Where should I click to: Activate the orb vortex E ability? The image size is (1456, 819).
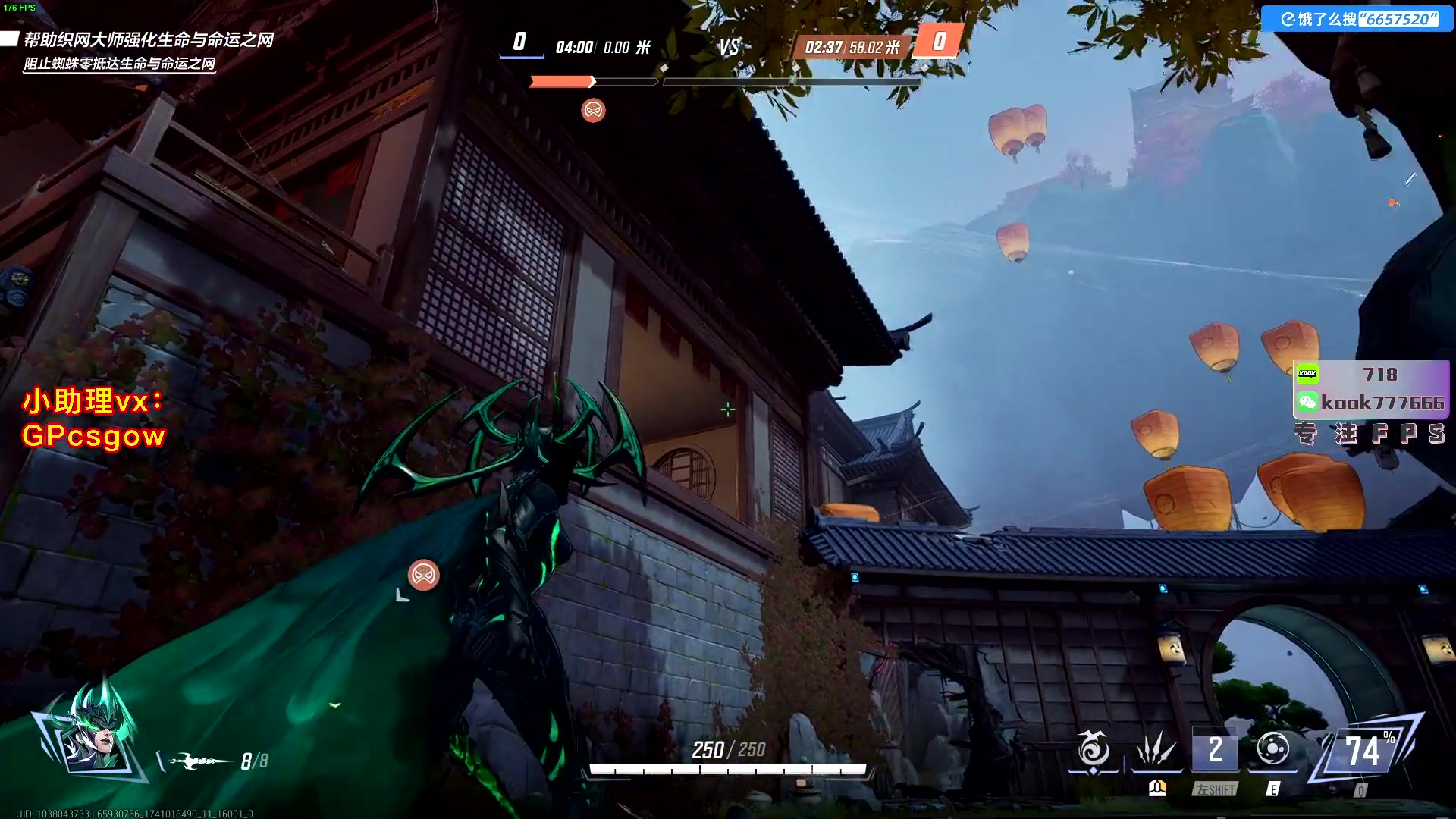coord(1272,750)
